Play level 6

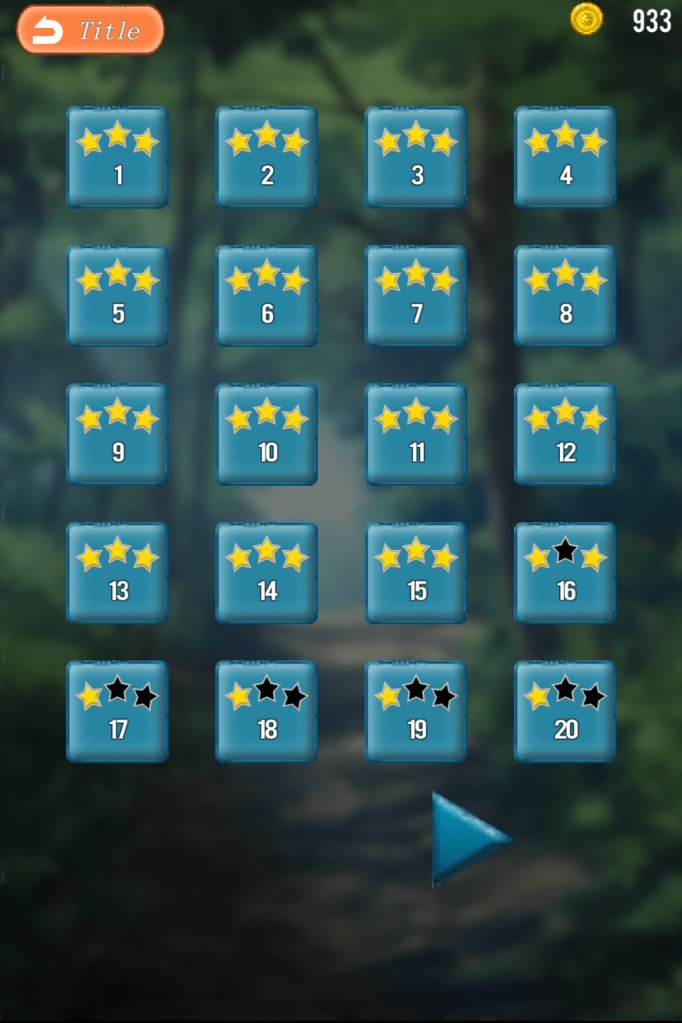coord(267,296)
